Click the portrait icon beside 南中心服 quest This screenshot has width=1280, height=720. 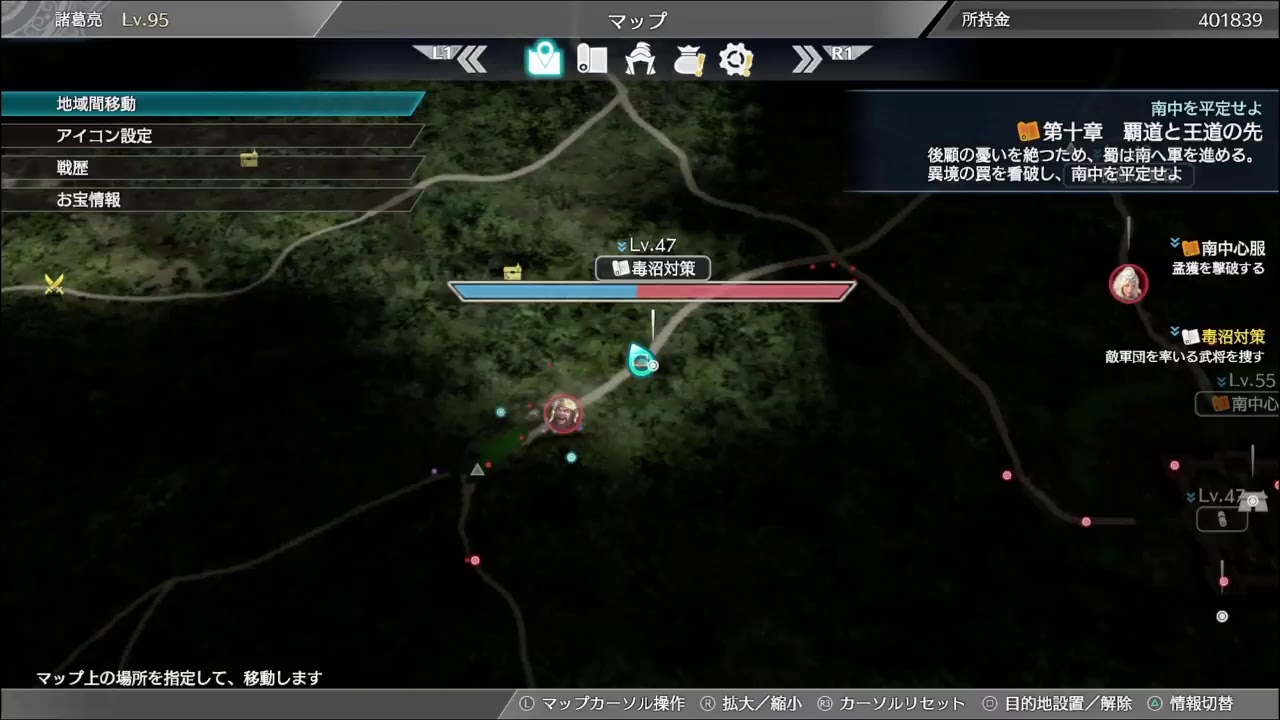point(1128,284)
